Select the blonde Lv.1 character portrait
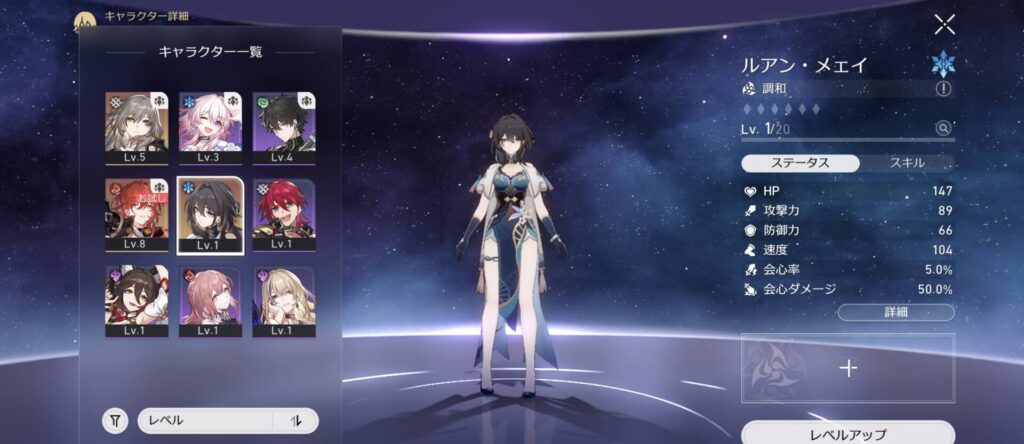Screen dimensions: 1024x444 click(x=284, y=301)
